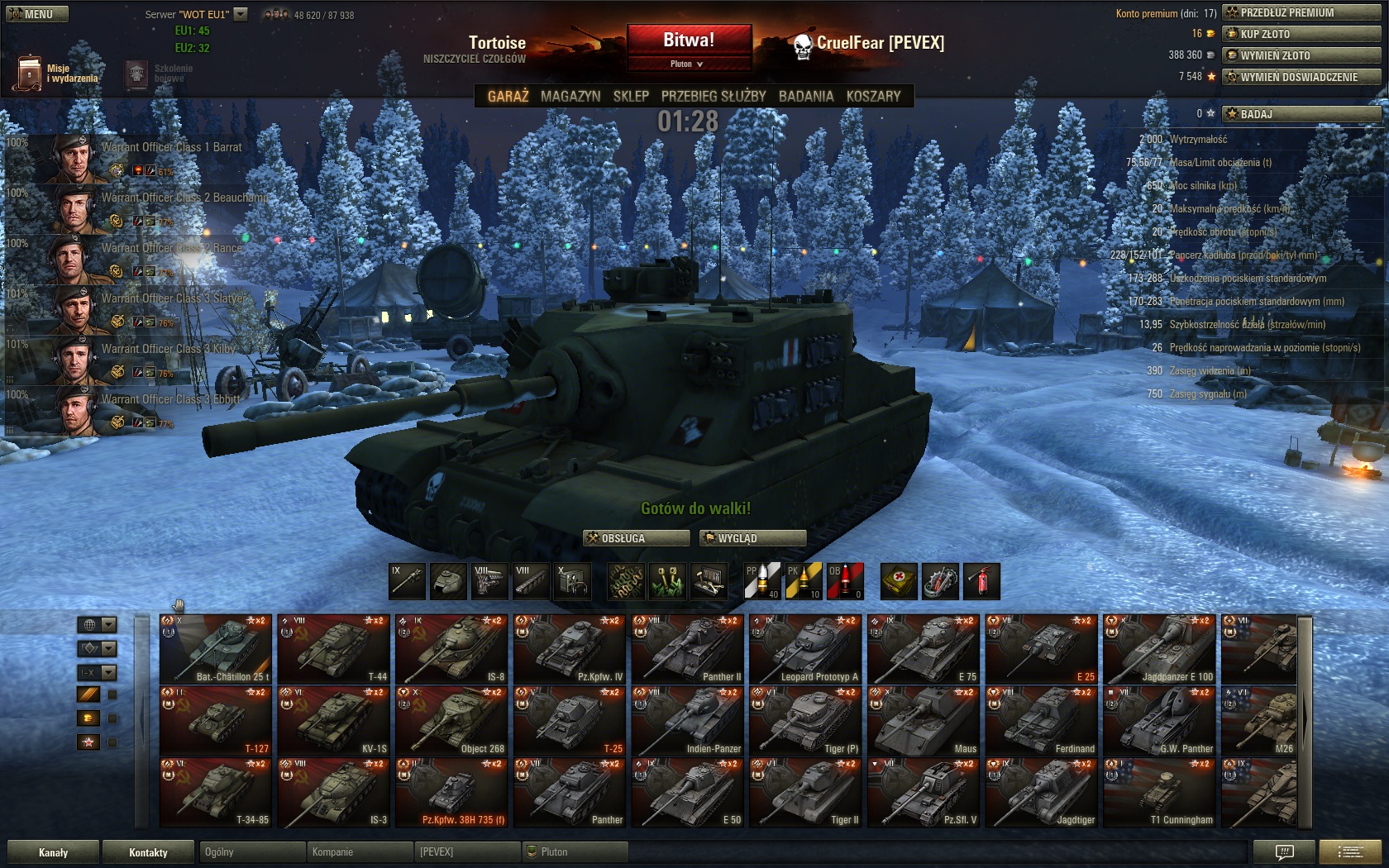Click the PRZEDŁUŻ PREMIUM button
Image resolution: width=1389 pixels, height=868 pixels.
tap(1301, 12)
